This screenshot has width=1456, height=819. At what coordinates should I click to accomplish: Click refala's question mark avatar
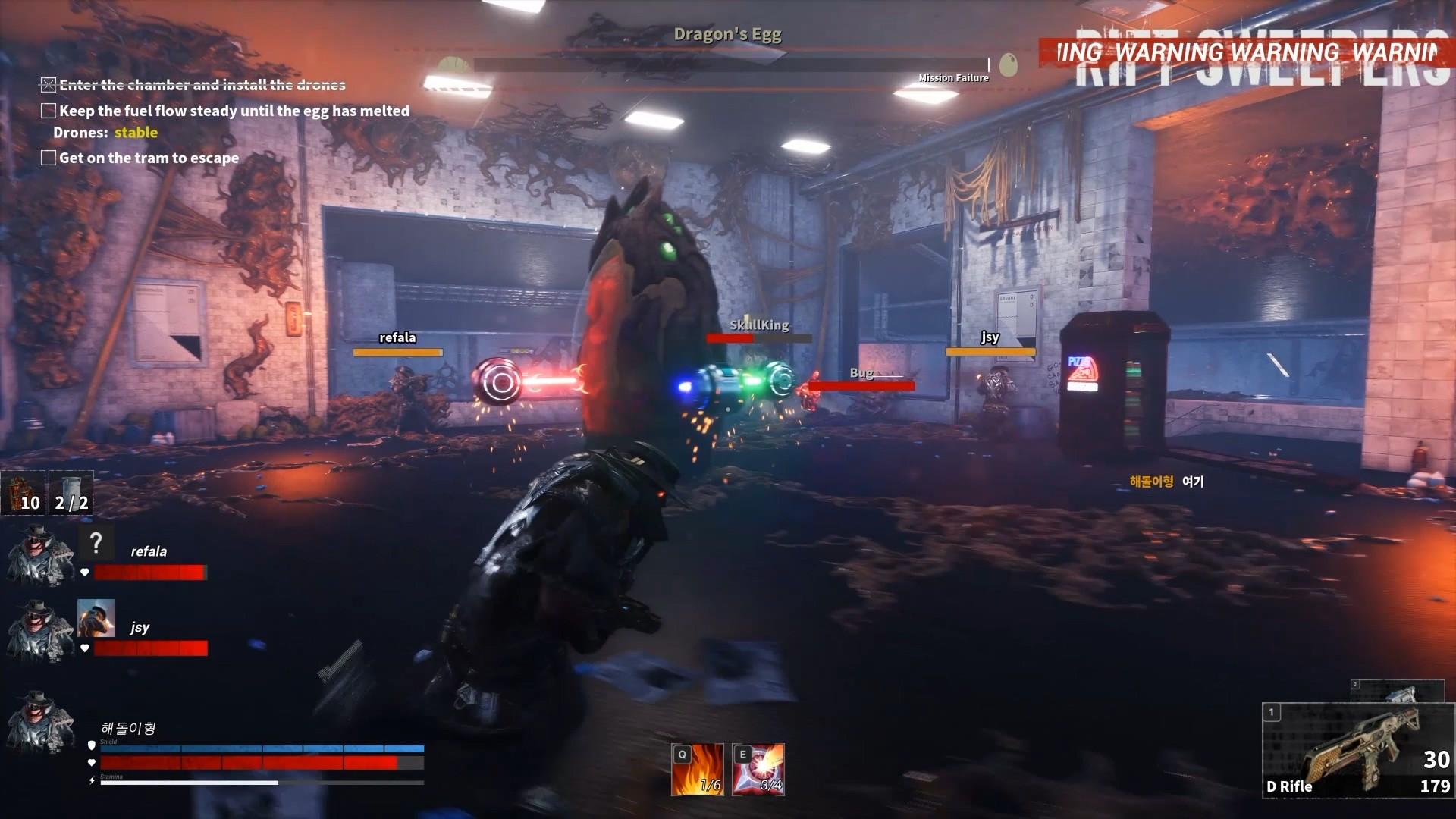click(x=96, y=542)
